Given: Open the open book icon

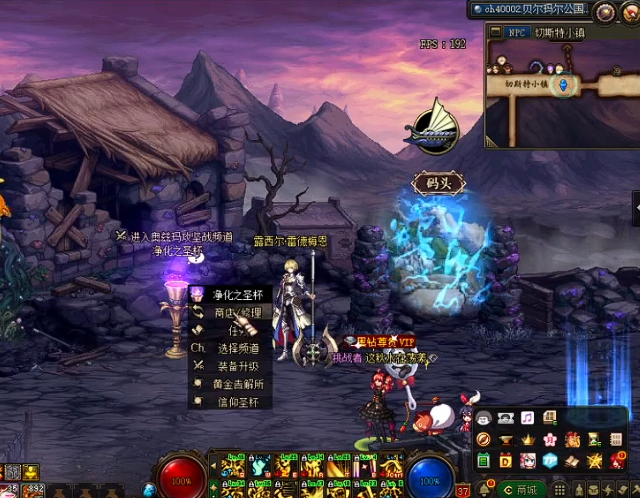Looking at the screenshot, I should [572, 460].
